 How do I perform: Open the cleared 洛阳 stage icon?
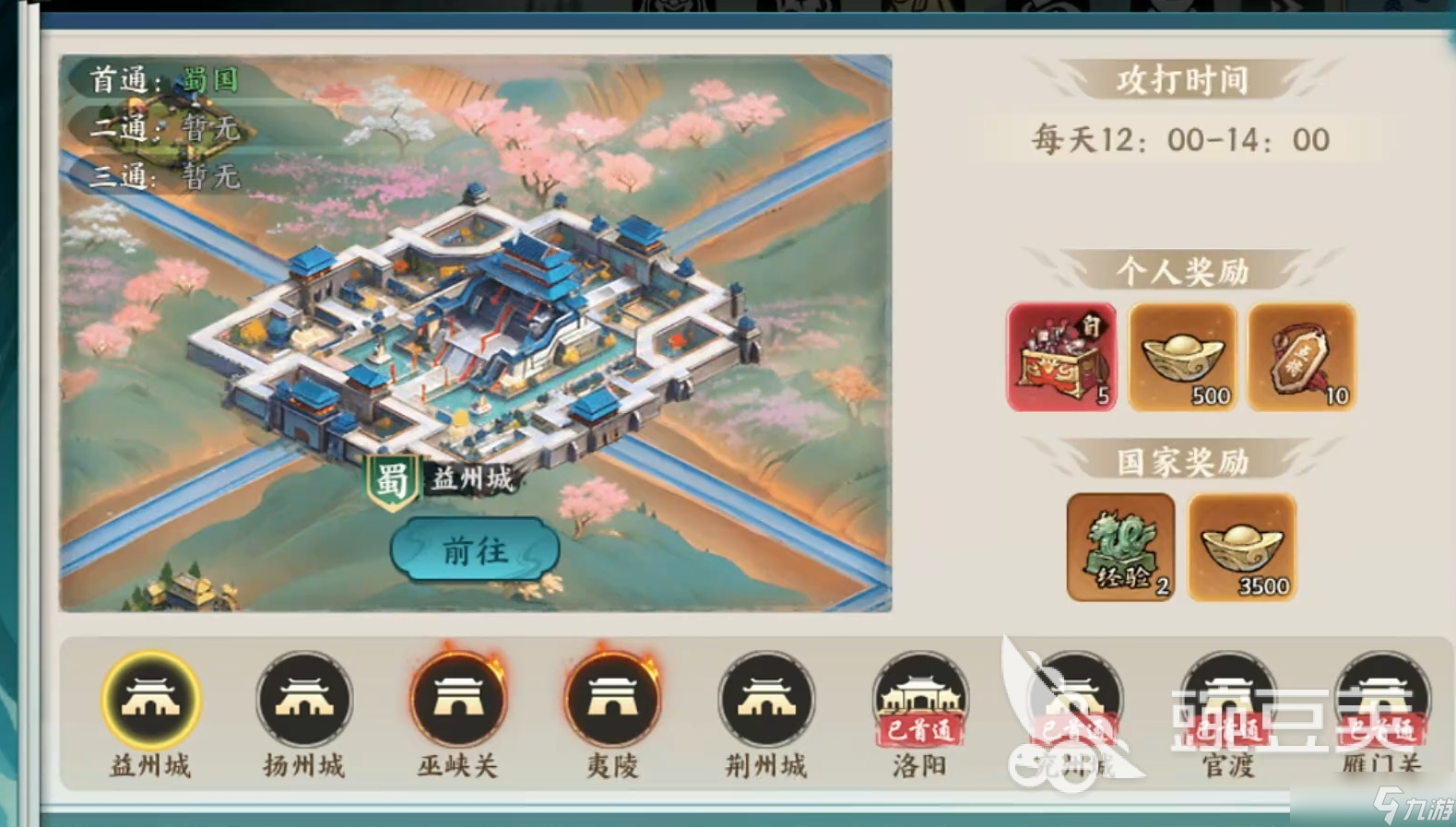(x=919, y=701)
